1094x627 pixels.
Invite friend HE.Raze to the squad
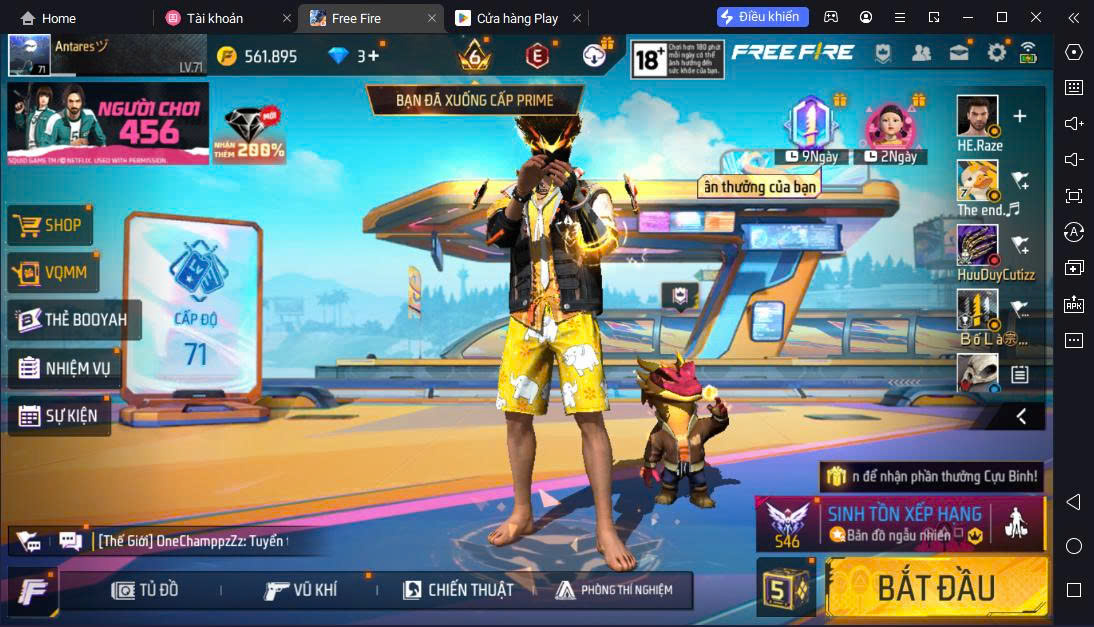click(1019, 117)
